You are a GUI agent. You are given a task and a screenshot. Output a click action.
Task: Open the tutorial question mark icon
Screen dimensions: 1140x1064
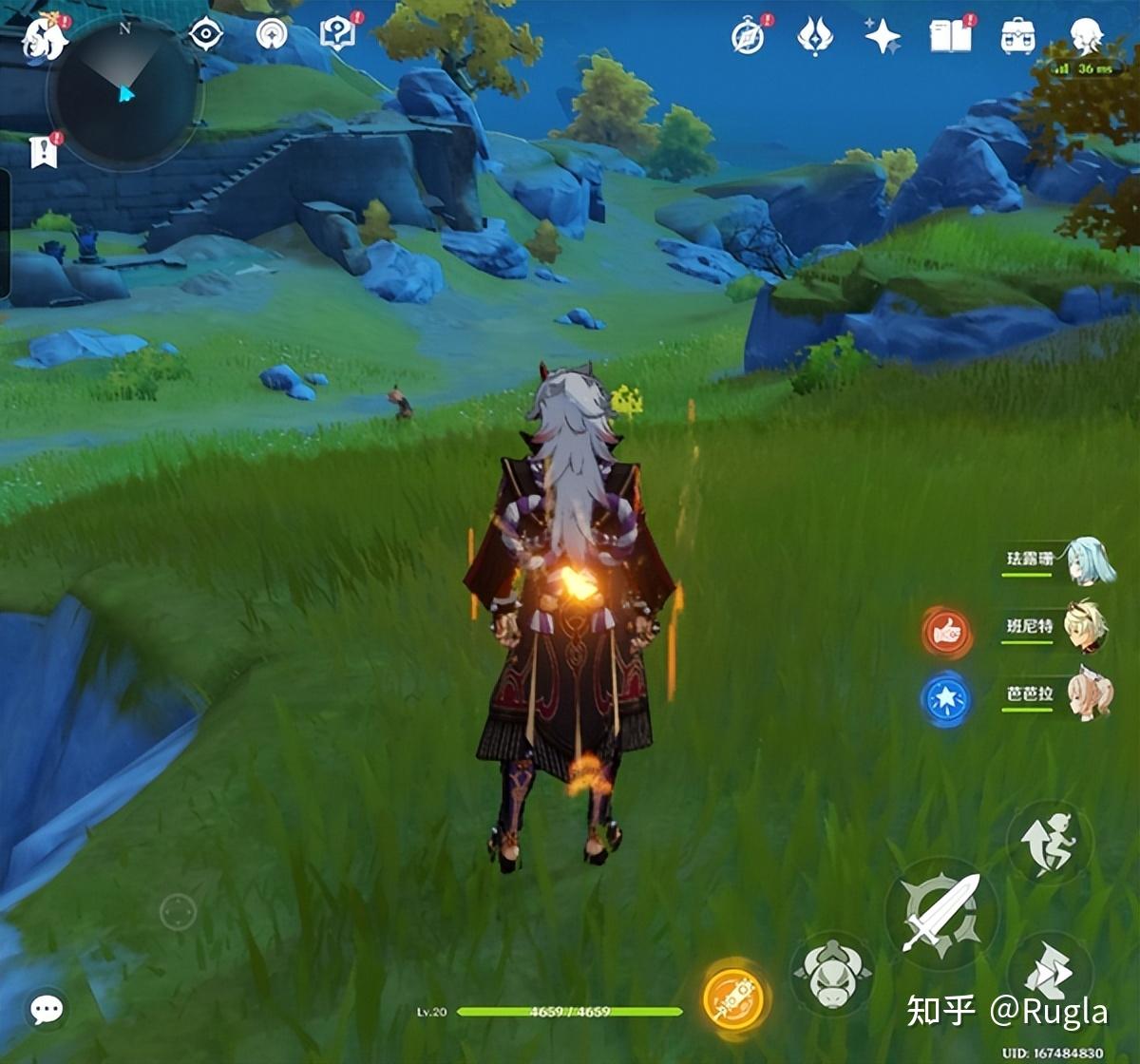[x=337, y=34]
